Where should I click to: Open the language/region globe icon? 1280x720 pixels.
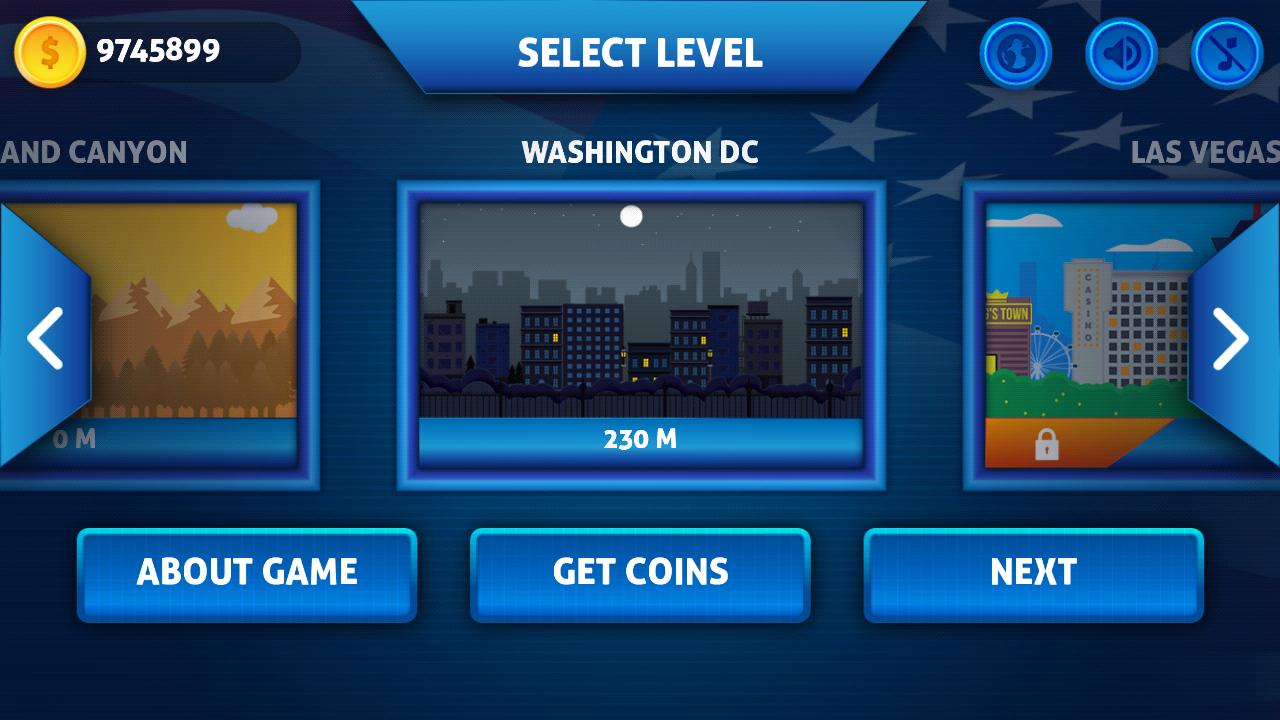[x=1015, y=52]
